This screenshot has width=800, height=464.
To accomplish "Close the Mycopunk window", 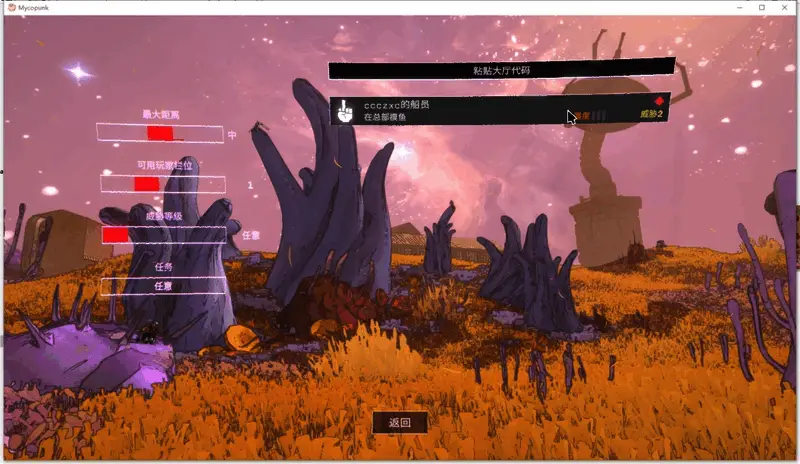I will (785, 7).
